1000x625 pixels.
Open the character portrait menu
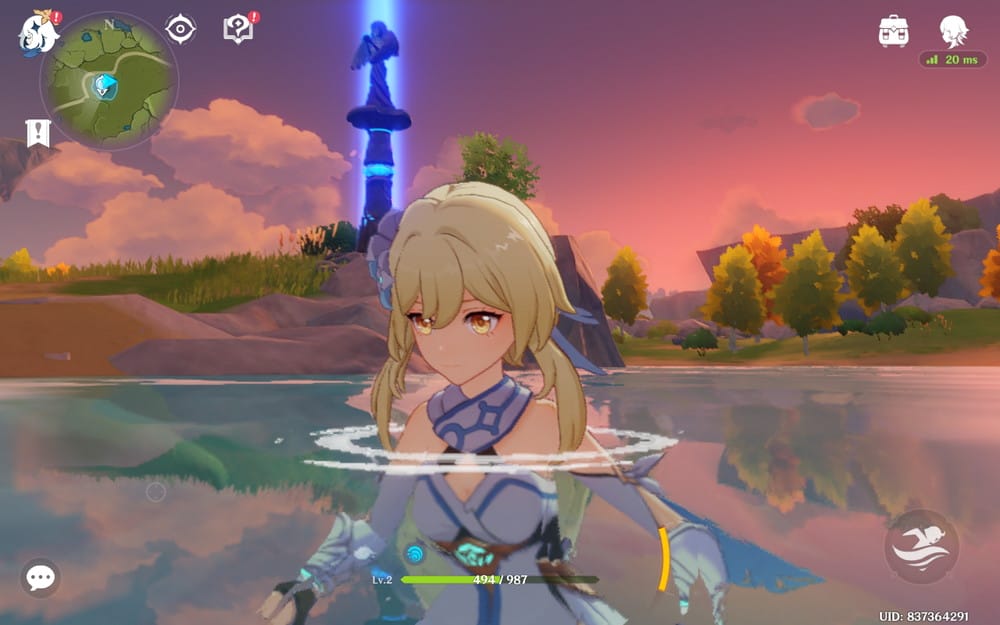point(953,30)
